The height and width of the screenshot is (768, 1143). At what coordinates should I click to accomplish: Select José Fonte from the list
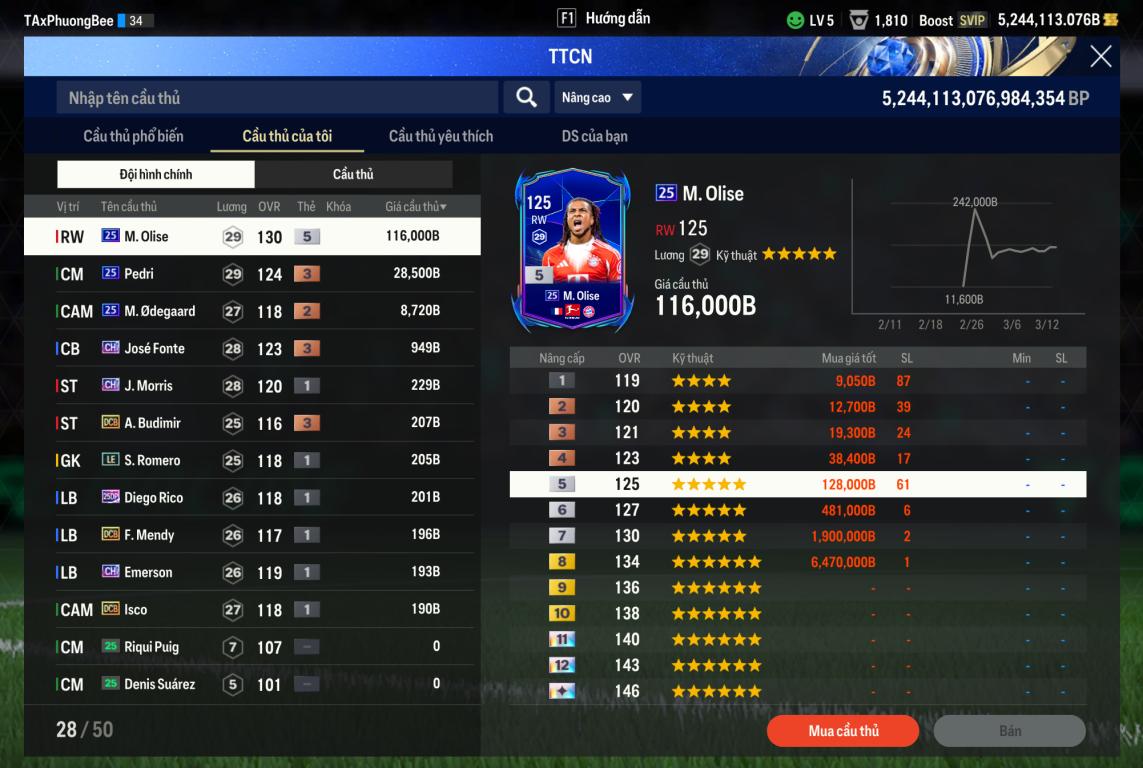(x=252, y=349)
